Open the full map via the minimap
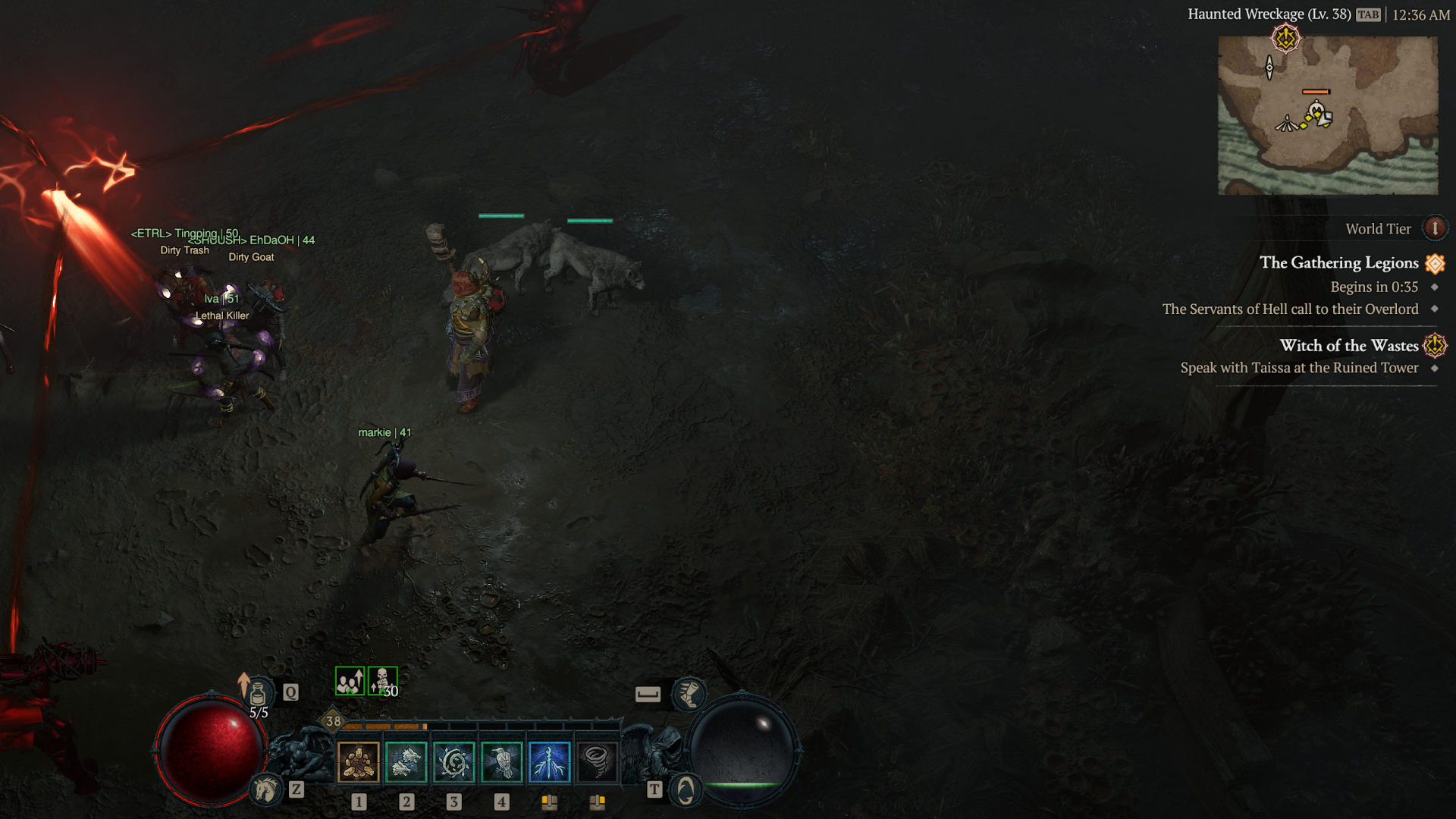1456x819 pixels. (x=1328, y=114)
